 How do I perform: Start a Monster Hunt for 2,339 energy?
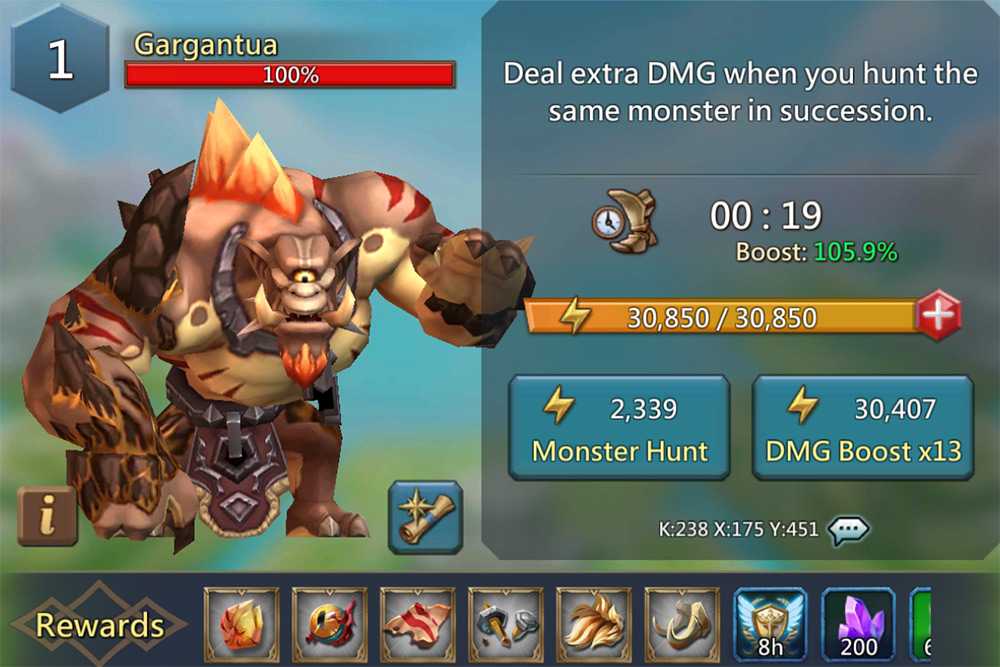(619, 428)
